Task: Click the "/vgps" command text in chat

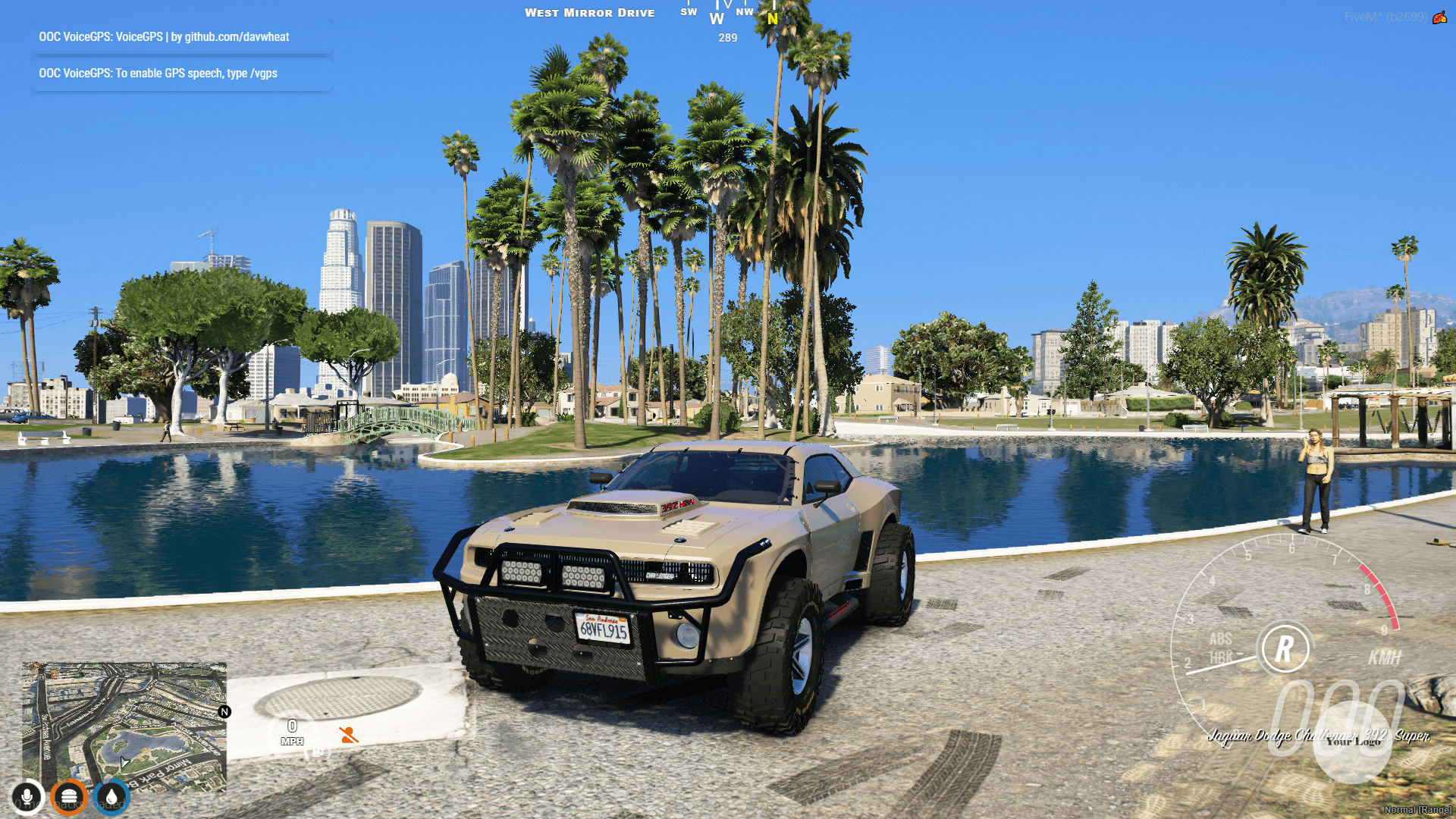Action: 262,73
